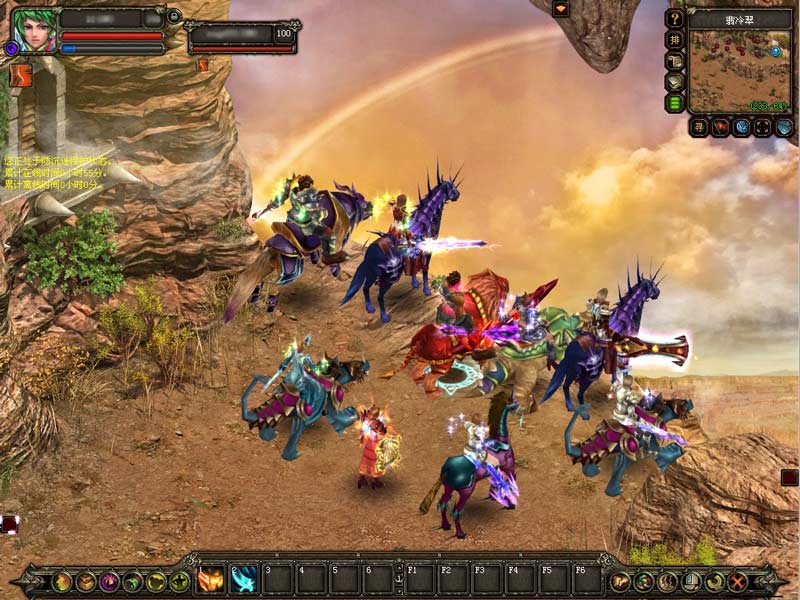
Task: Click the small dropdown arrow at the top center
Action: point(560,9)
